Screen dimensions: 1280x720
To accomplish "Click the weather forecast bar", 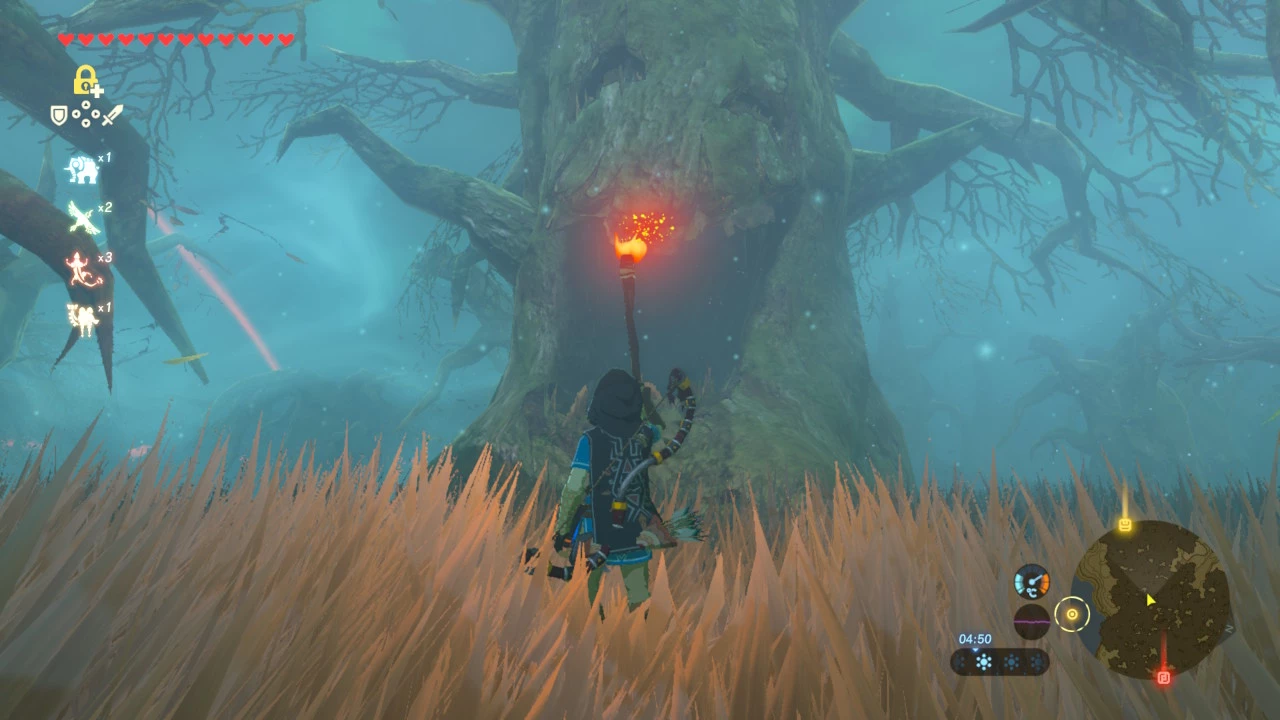I will [x=999, y=662].
